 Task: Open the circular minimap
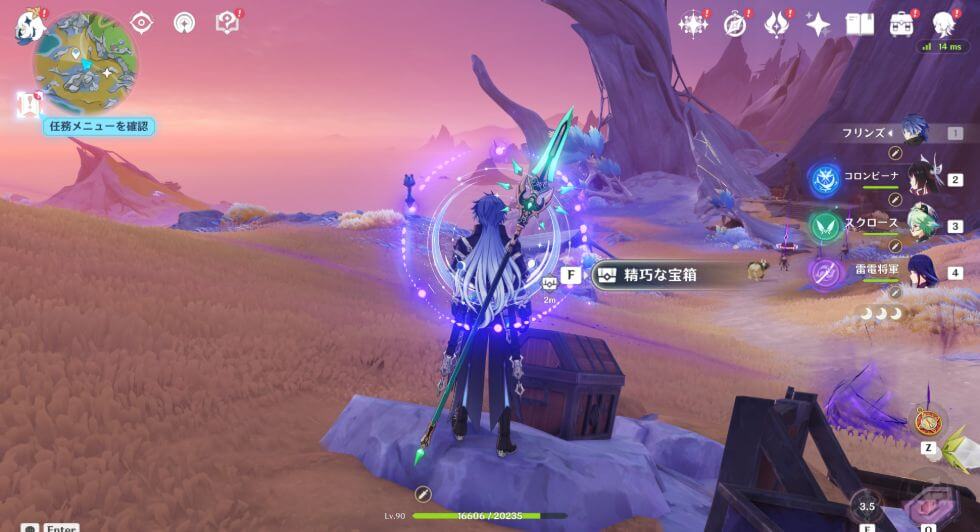click(86, 62)
